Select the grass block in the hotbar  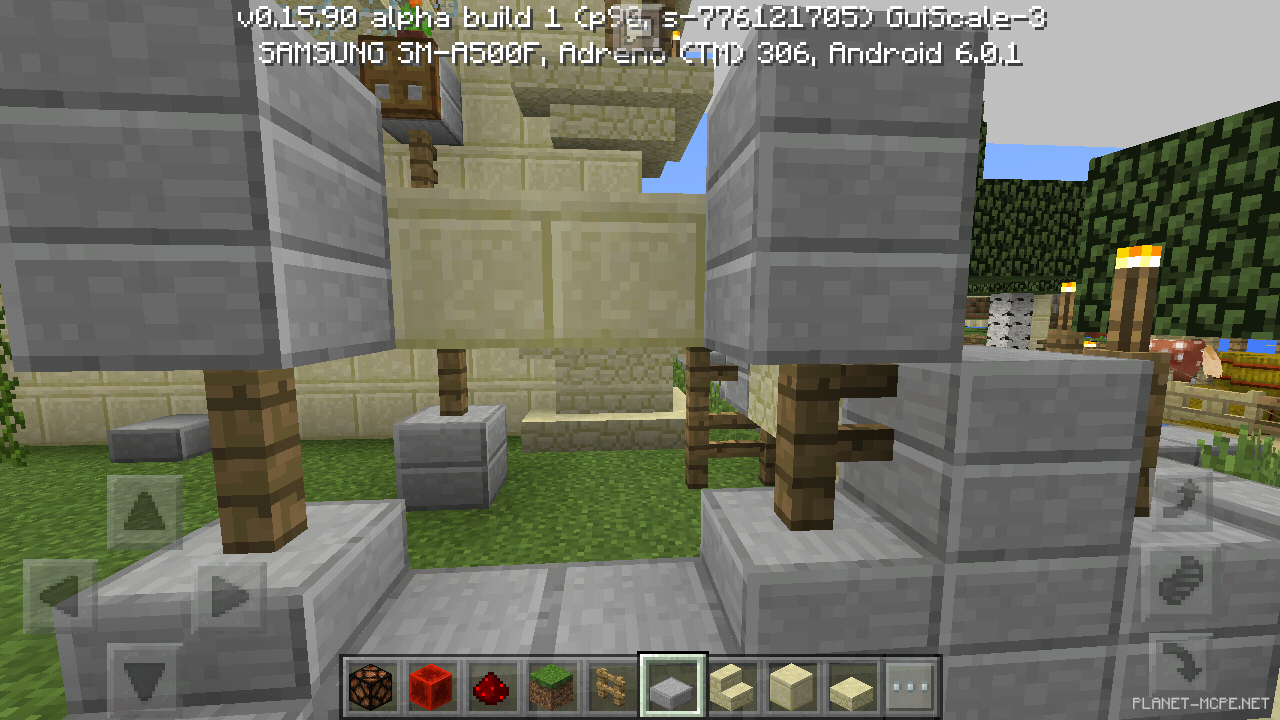pyautogui.click(x=551, y=685)
